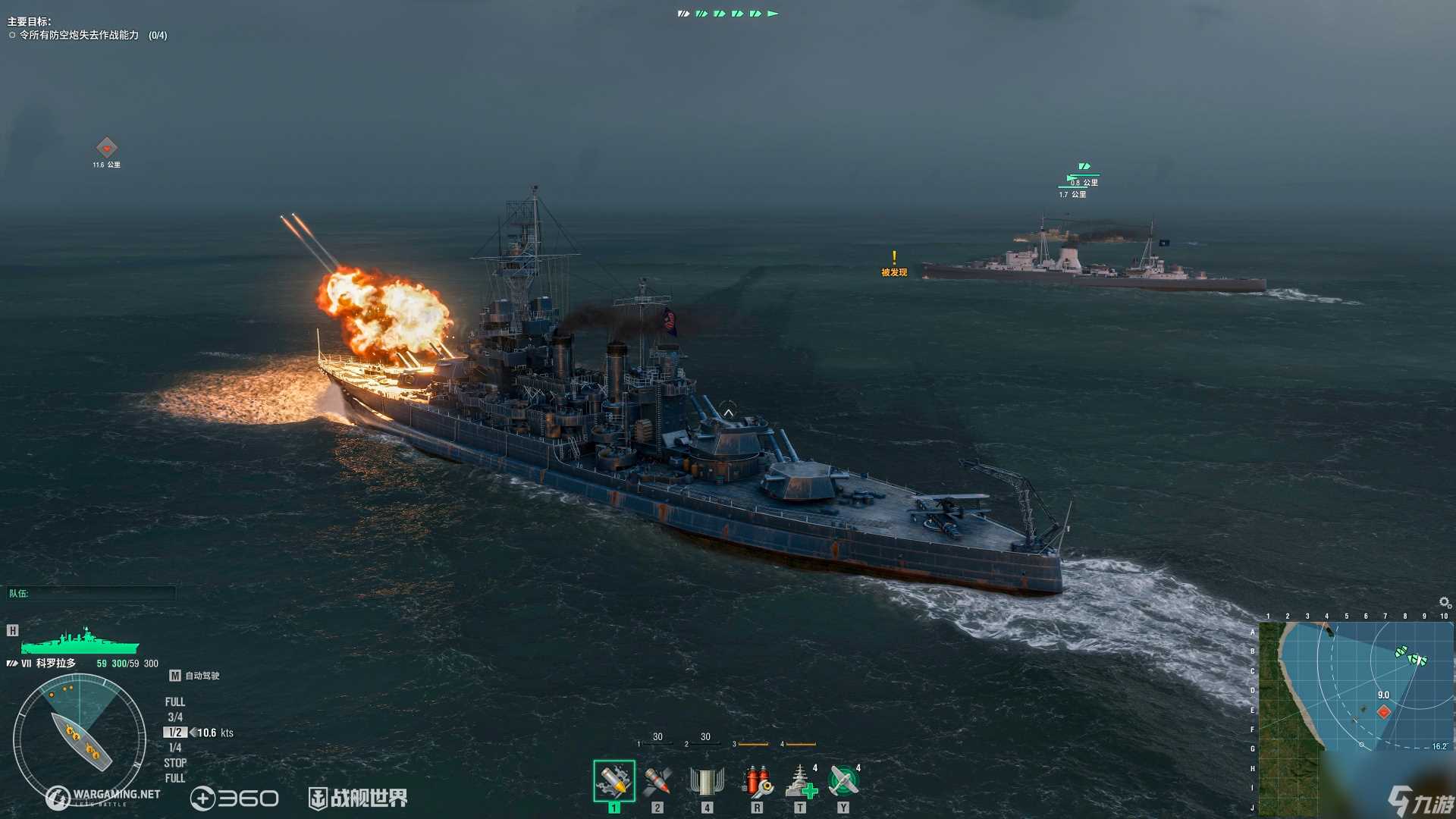Click the Wargaming.net logo

[103, 796]
